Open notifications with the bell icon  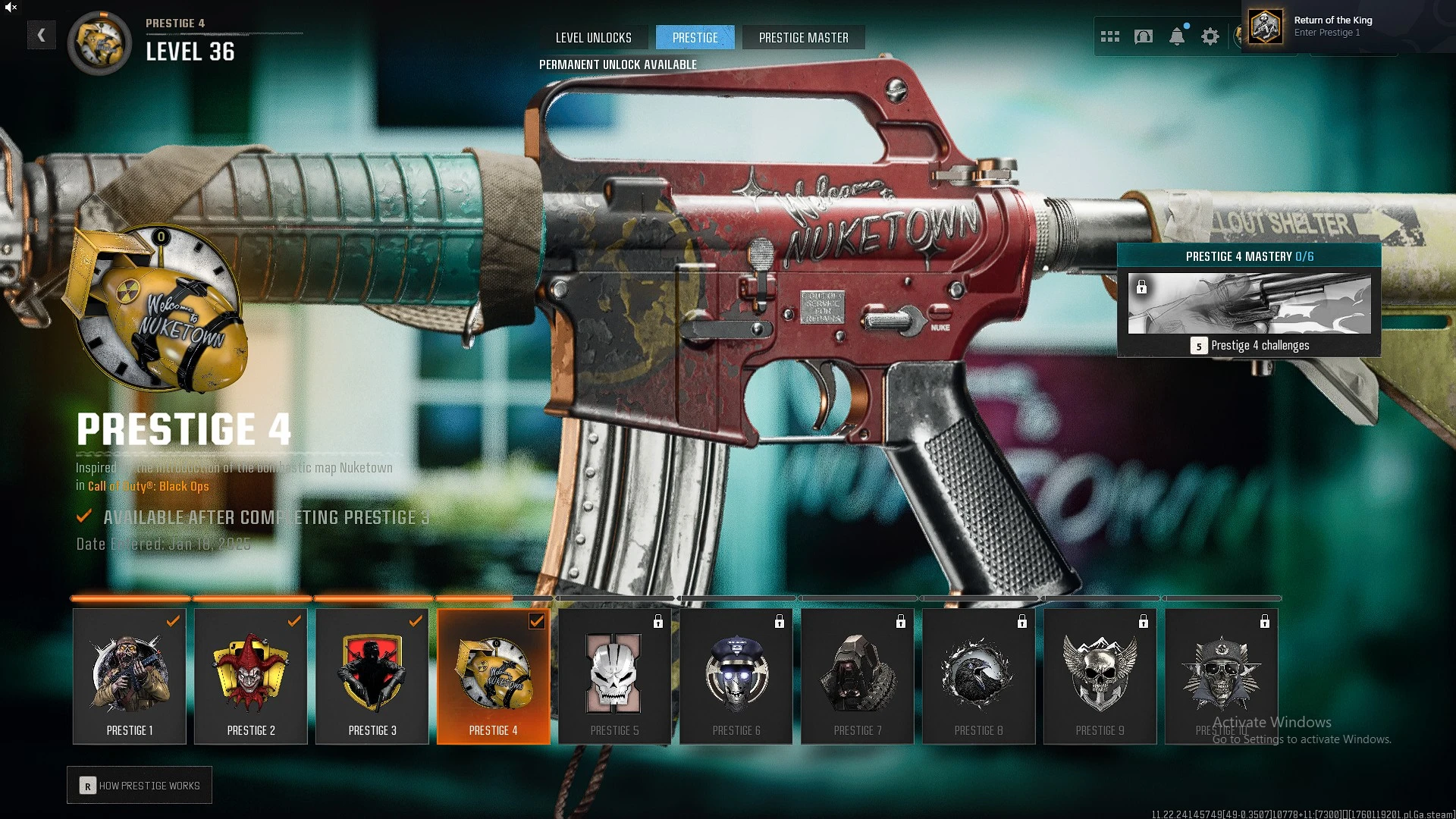[x=1177, y=36]
